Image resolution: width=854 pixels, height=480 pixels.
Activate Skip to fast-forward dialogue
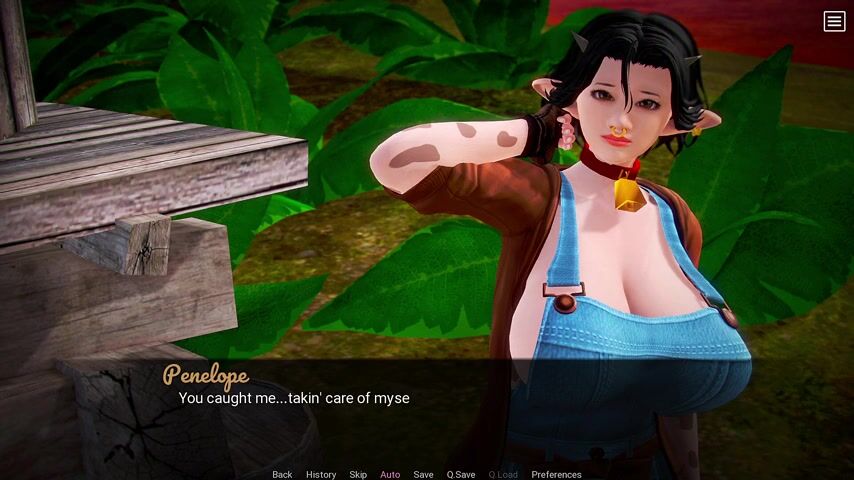(358, 474)
